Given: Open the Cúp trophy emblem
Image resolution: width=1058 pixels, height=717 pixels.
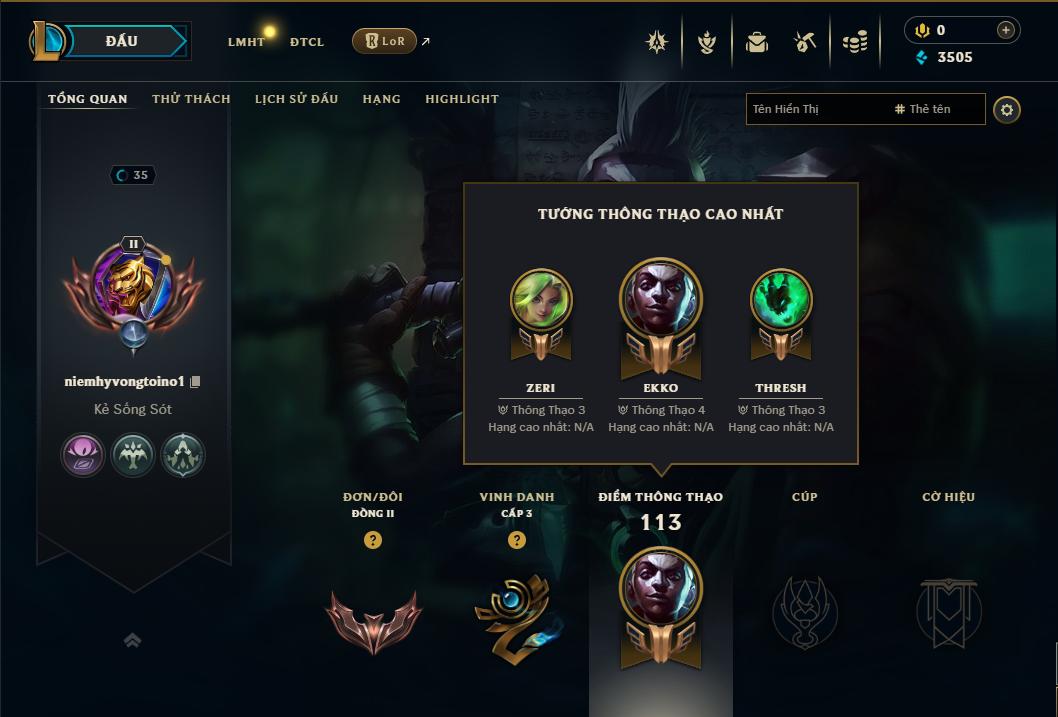Looking at the screenshot, I should point(804,611).
